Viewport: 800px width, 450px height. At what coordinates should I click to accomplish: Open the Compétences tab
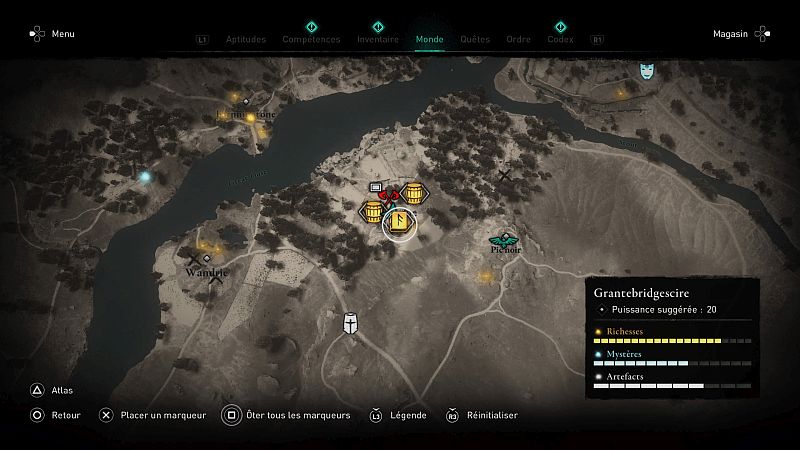pos(311,40)
